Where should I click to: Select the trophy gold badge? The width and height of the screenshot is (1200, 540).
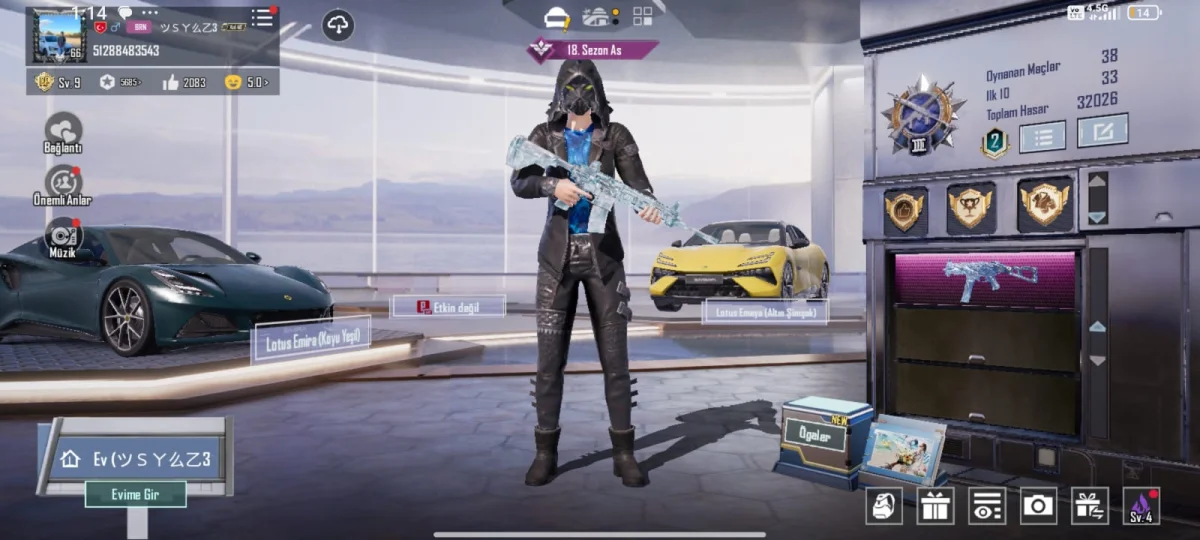pos(971,206)
